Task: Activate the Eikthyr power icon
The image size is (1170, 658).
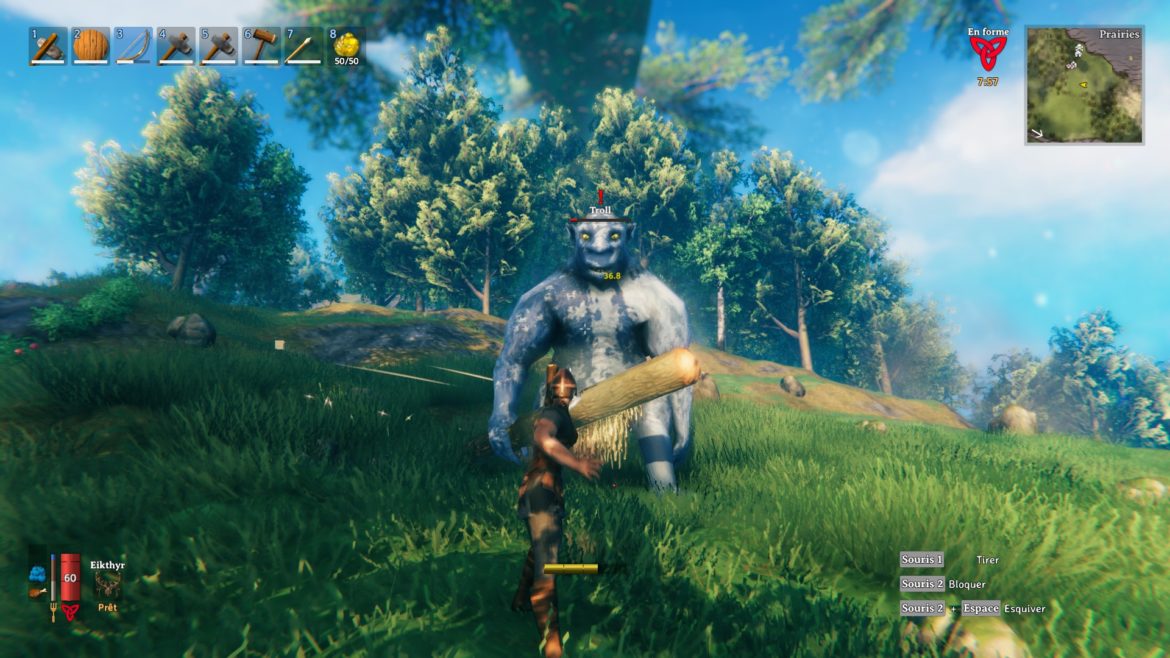Action: point(107,585)
